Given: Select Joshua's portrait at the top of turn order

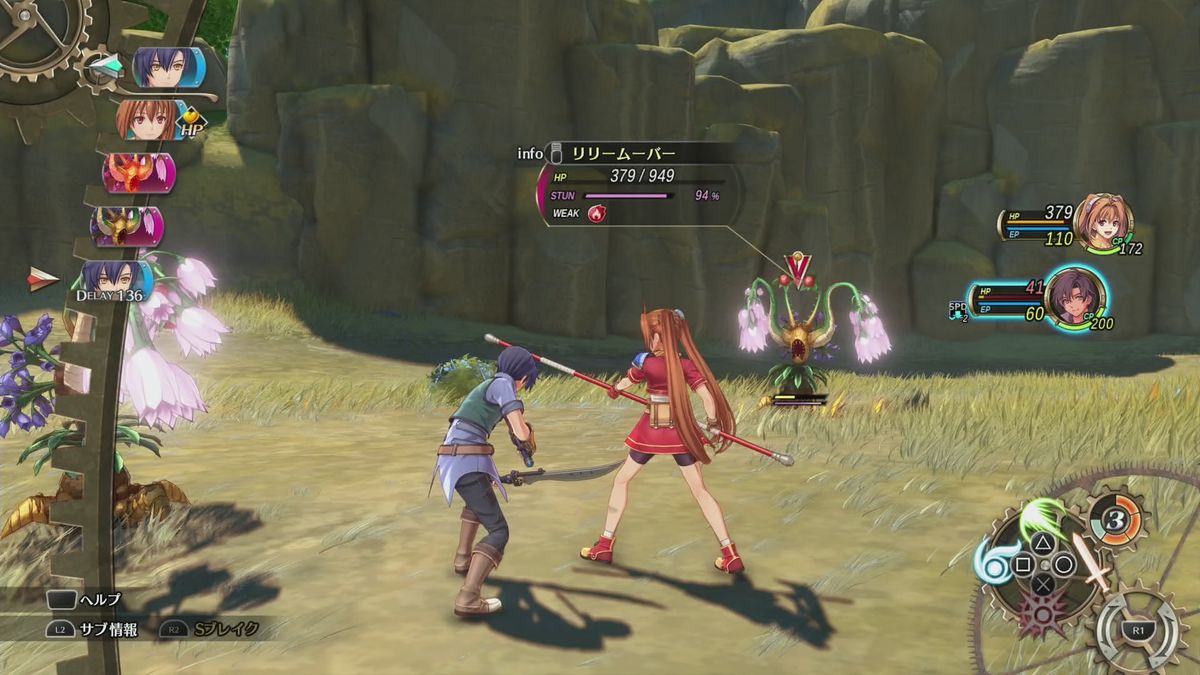Looking at the screenshot, I should (x=168, y=68).
